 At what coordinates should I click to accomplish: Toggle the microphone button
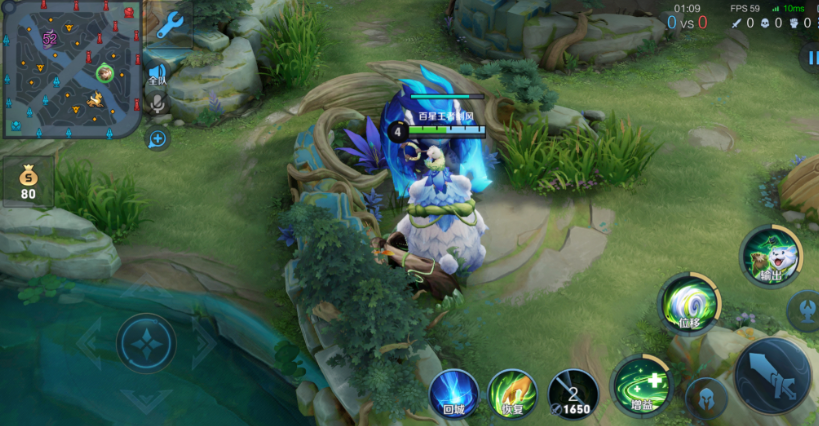pyautogui.click(x=157, y=102)
